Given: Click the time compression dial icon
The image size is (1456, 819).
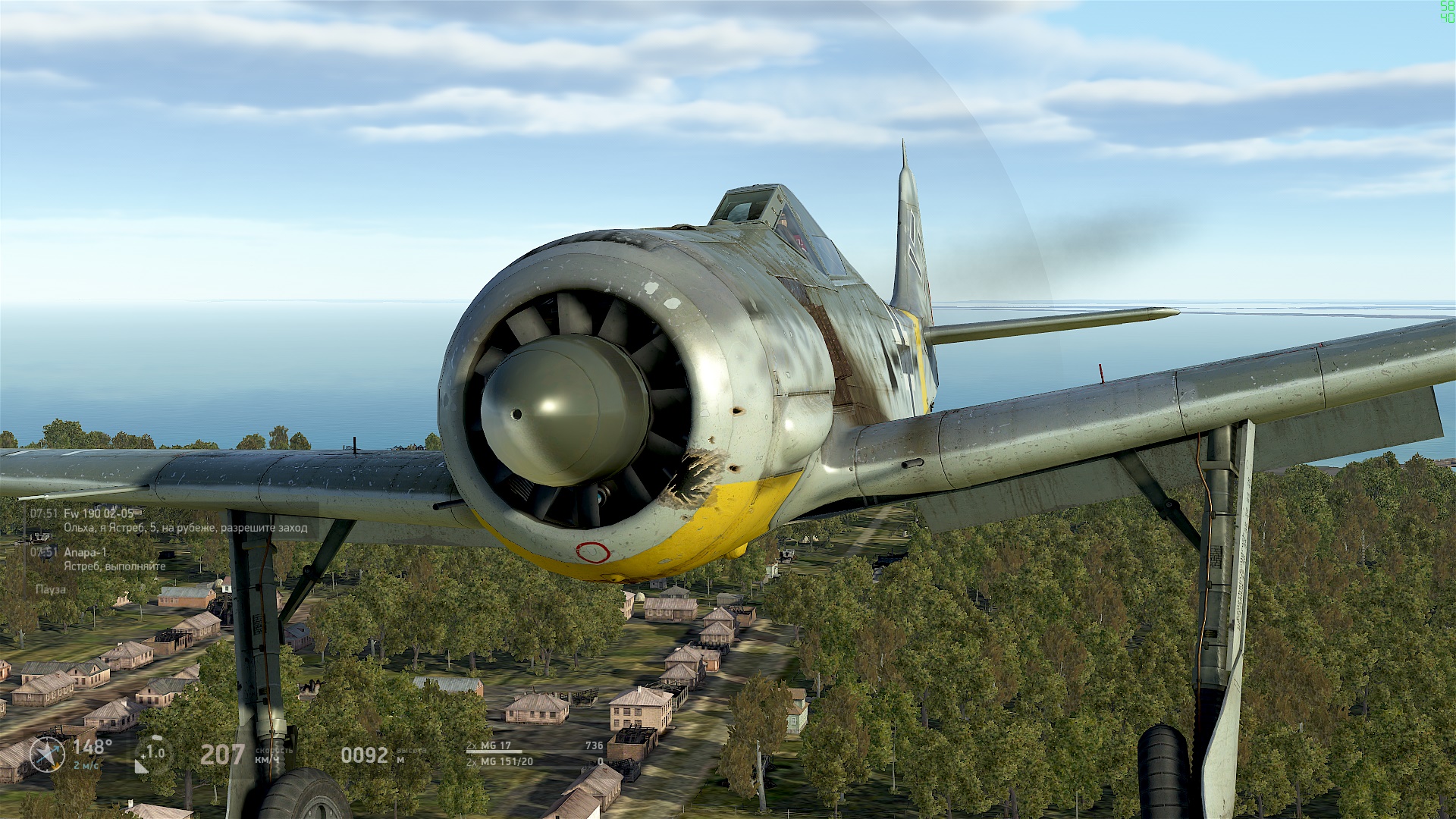Looking at the screenshot, I should tap(152, 754).
